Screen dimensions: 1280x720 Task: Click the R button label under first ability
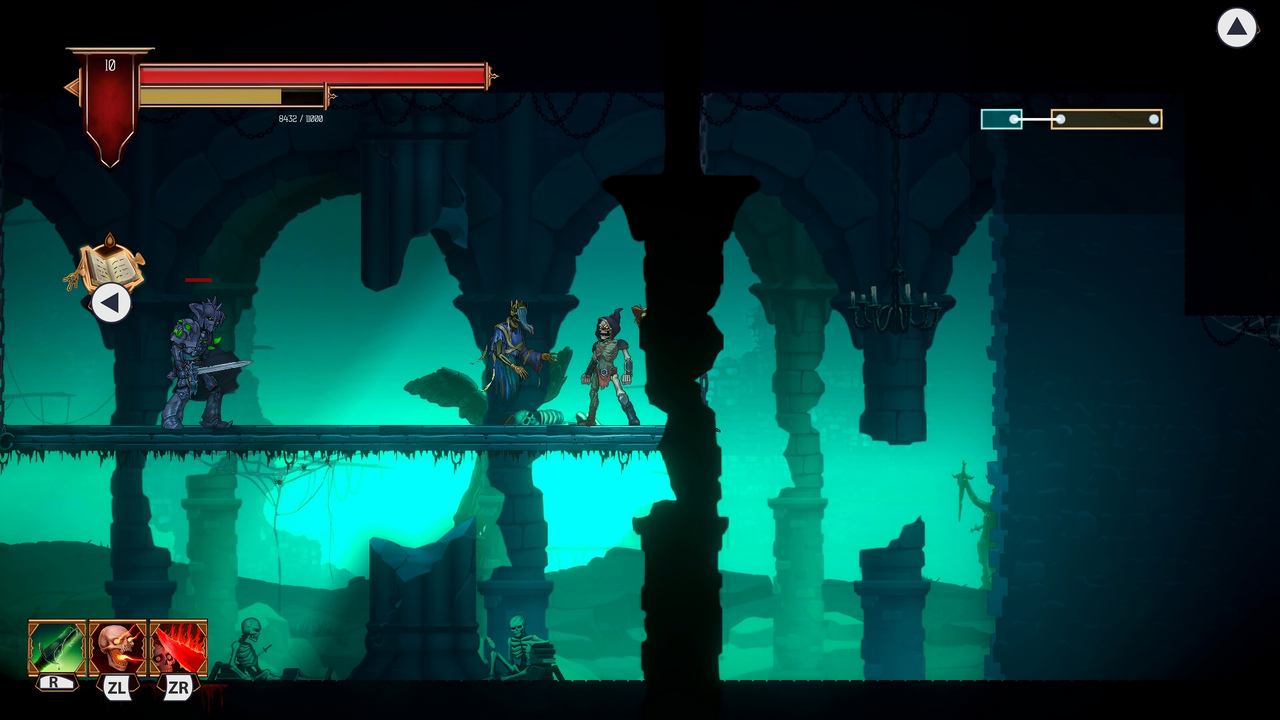tap(55, 681)
